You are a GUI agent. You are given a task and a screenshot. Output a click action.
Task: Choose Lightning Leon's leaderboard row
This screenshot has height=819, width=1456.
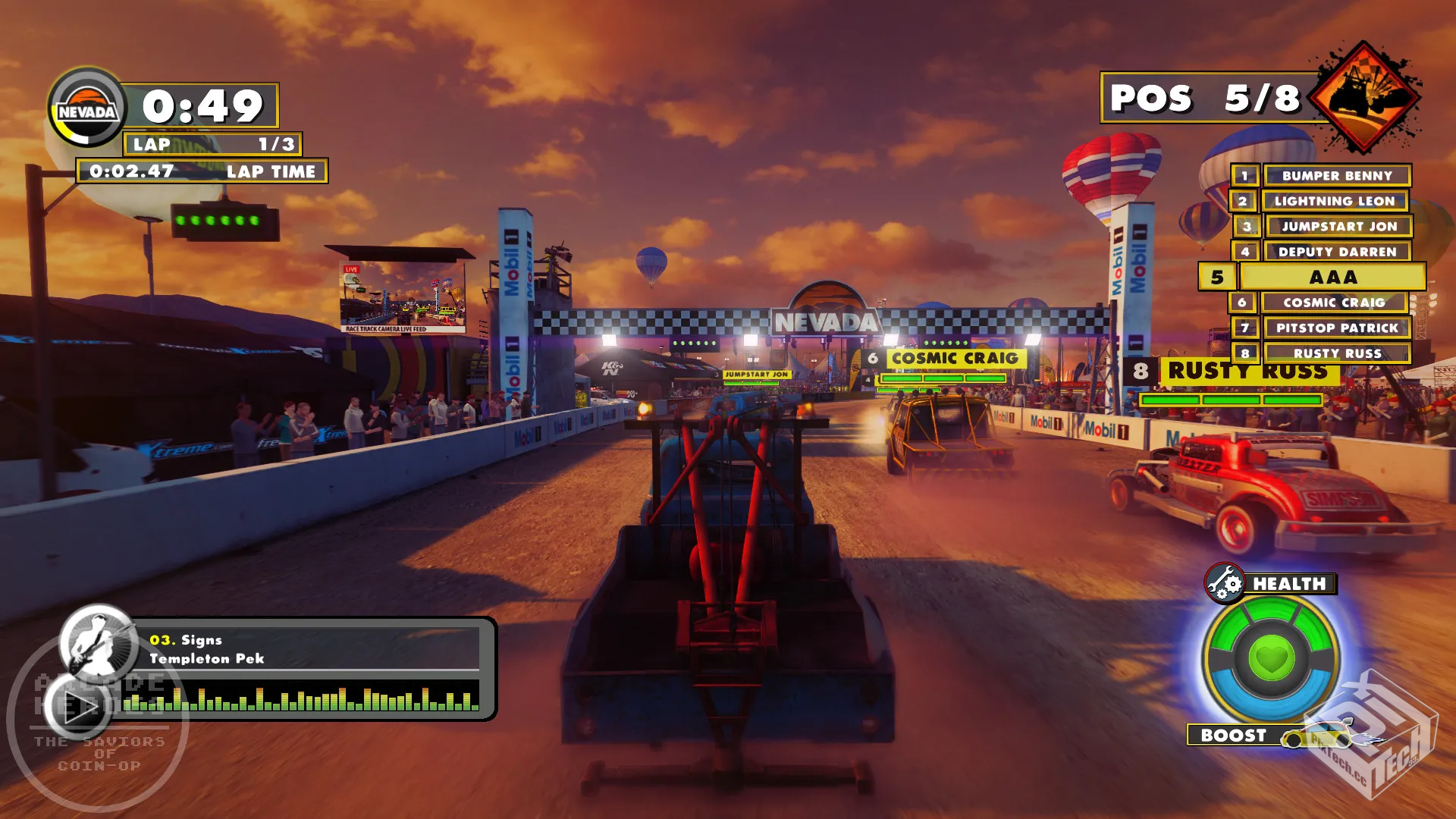coord(1334,201)
